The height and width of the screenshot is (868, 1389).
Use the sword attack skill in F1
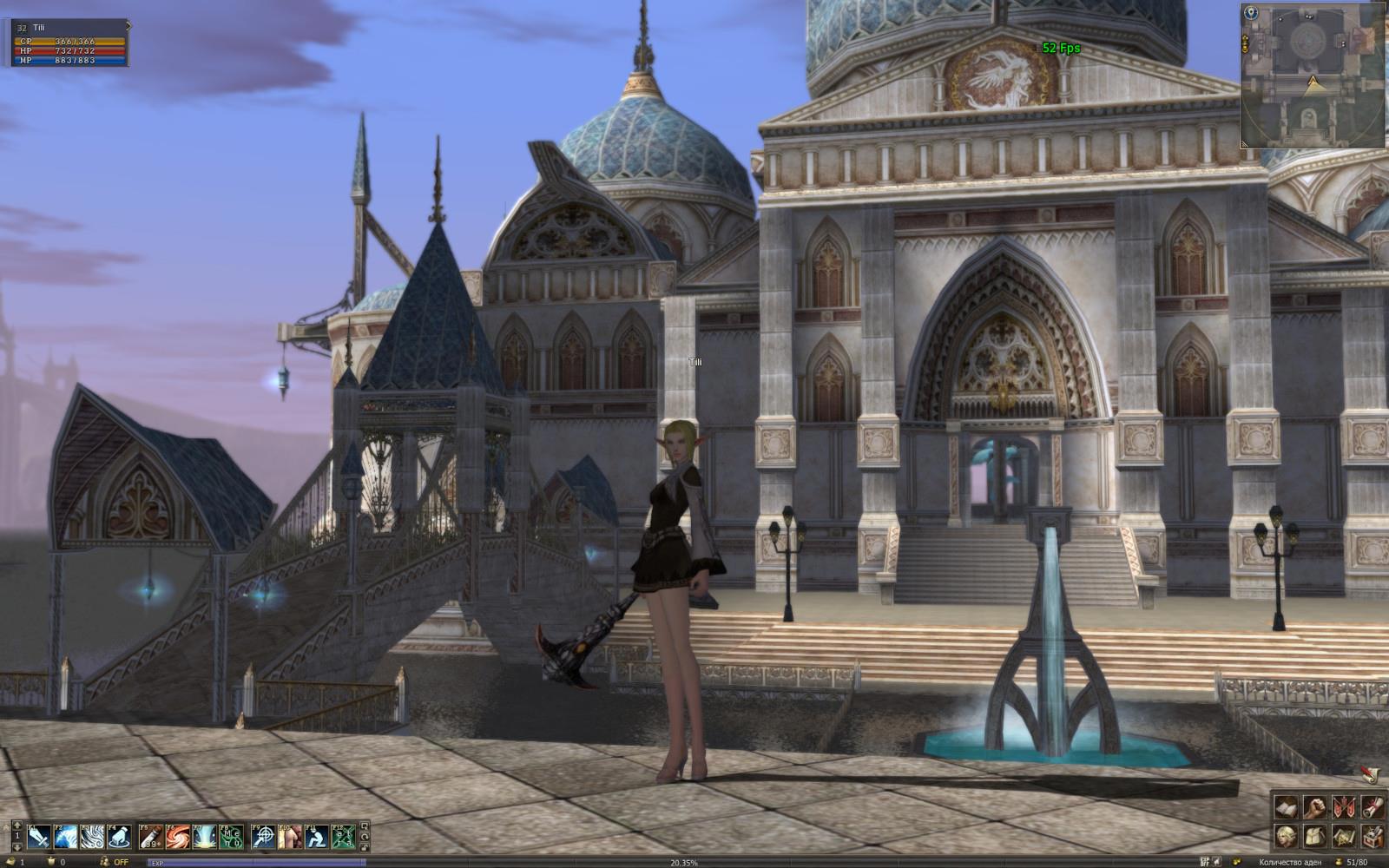(x=40, y=837)
